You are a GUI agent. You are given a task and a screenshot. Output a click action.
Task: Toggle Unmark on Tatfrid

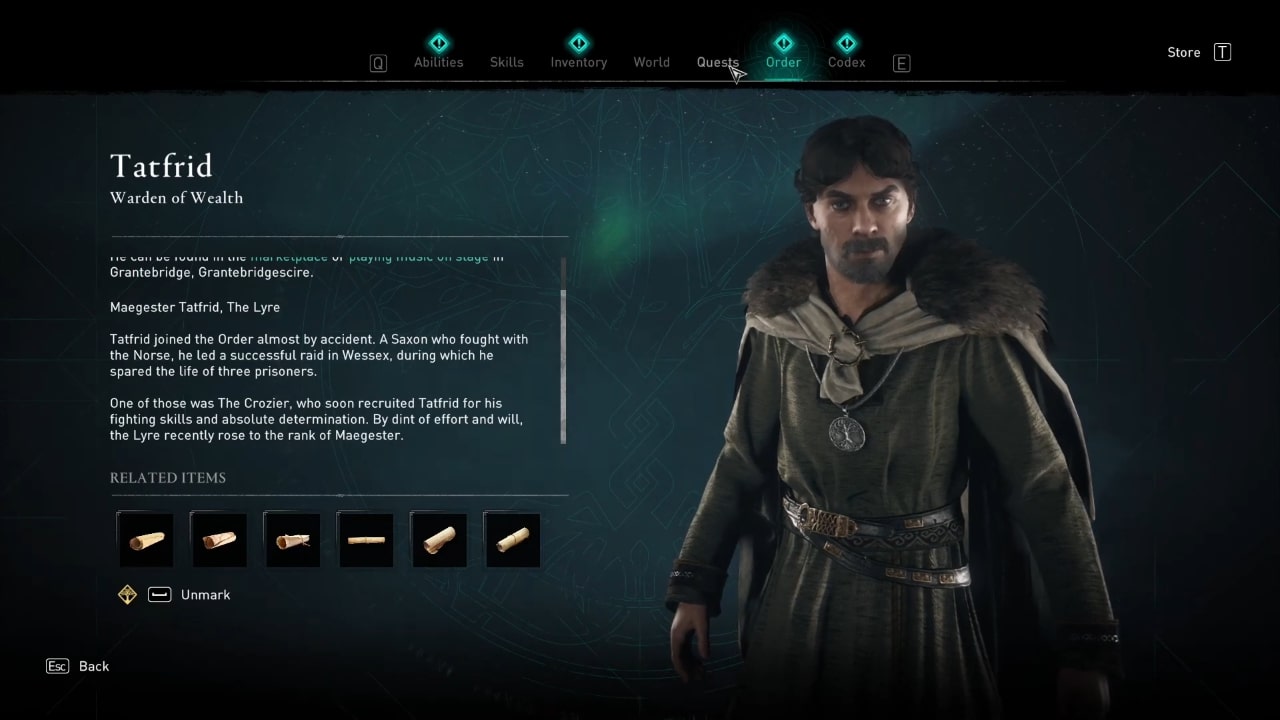[205, 594]
